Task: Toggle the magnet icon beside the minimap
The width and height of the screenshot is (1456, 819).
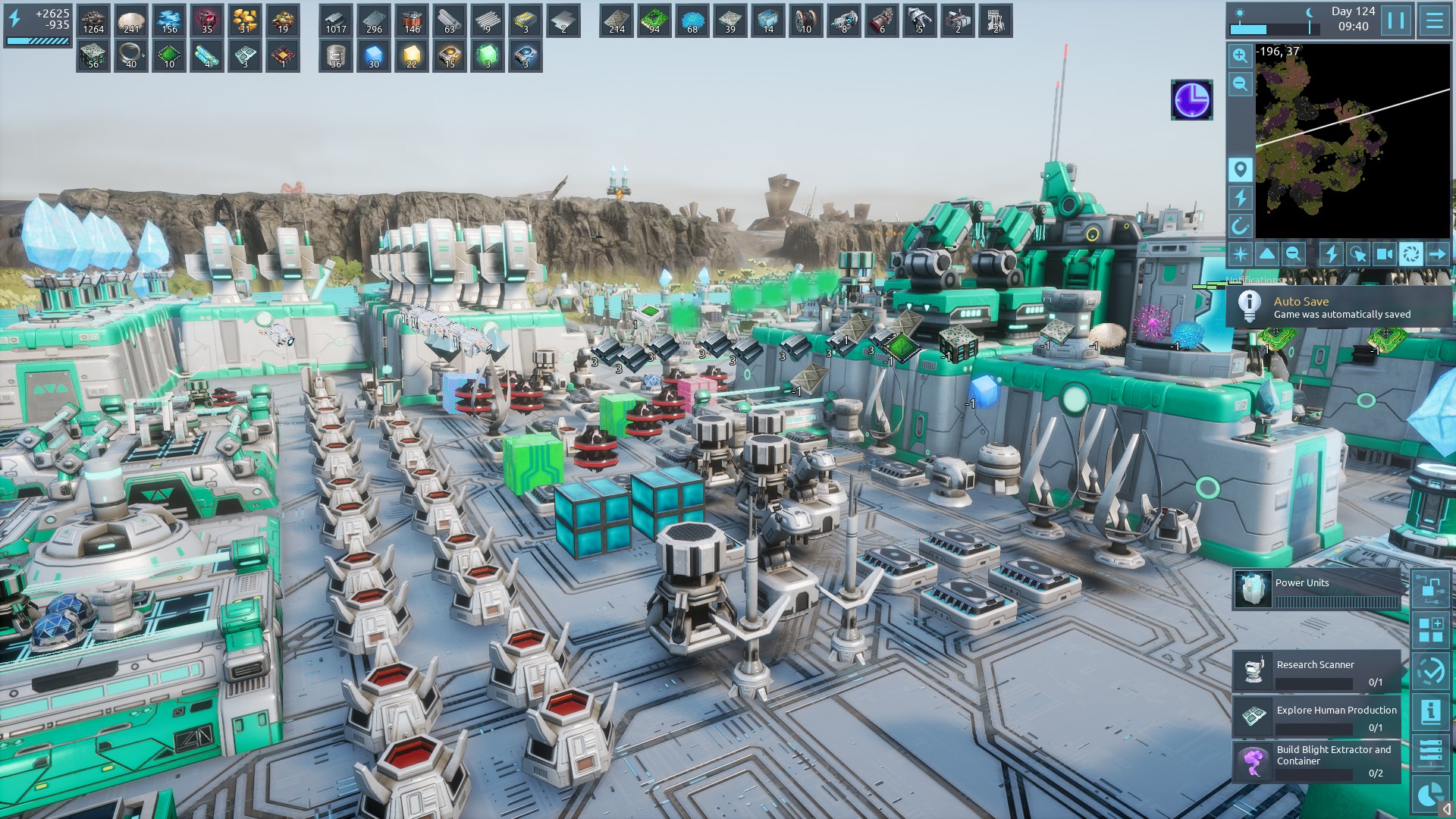Action: 1240,226
